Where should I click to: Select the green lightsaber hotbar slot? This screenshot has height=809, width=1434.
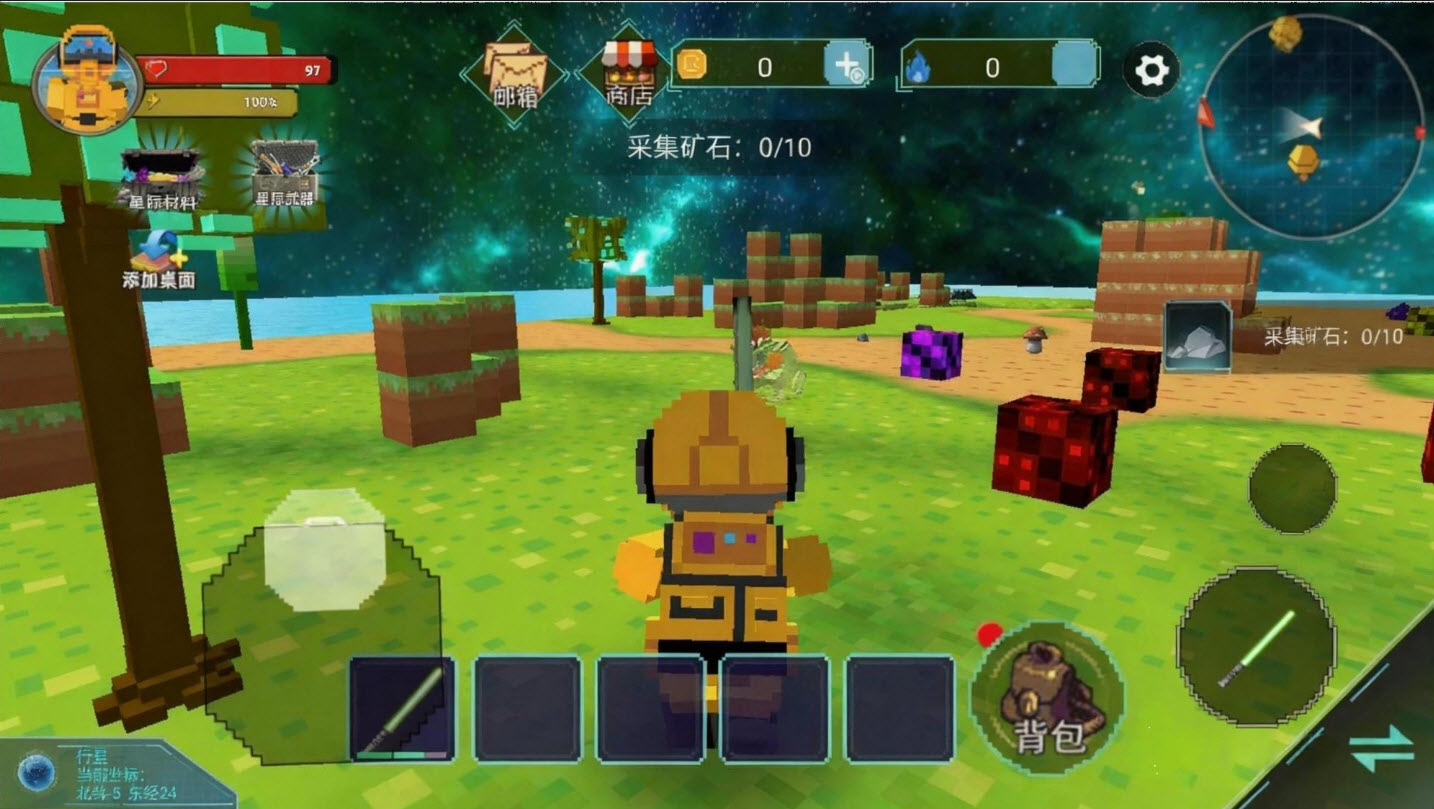tap(402, 708)
